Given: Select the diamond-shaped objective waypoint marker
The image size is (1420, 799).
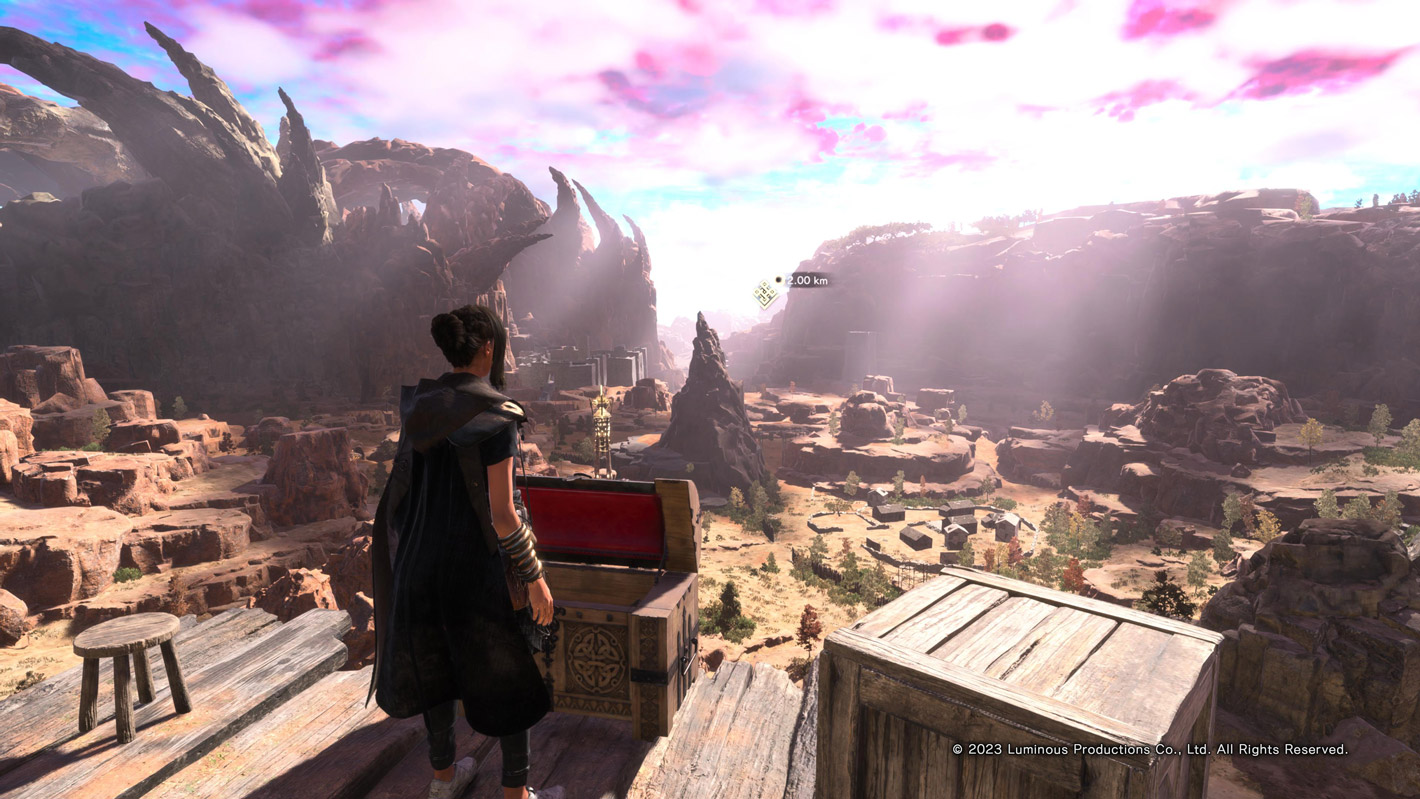Looking at the screenshot, I should pos(766,293).
